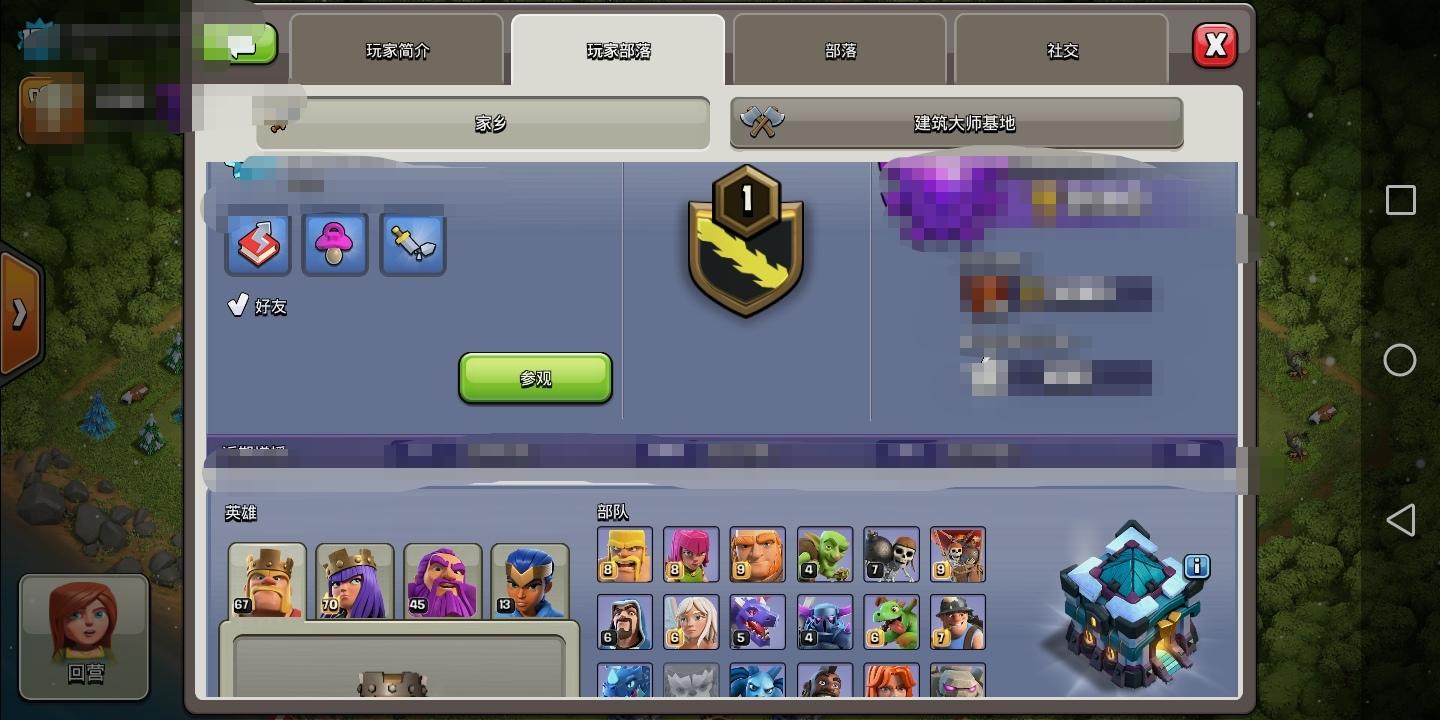The height and width of the screenshot is (720, 1440).
Task: Select the Miner troop icon
Action: point(958,621)
